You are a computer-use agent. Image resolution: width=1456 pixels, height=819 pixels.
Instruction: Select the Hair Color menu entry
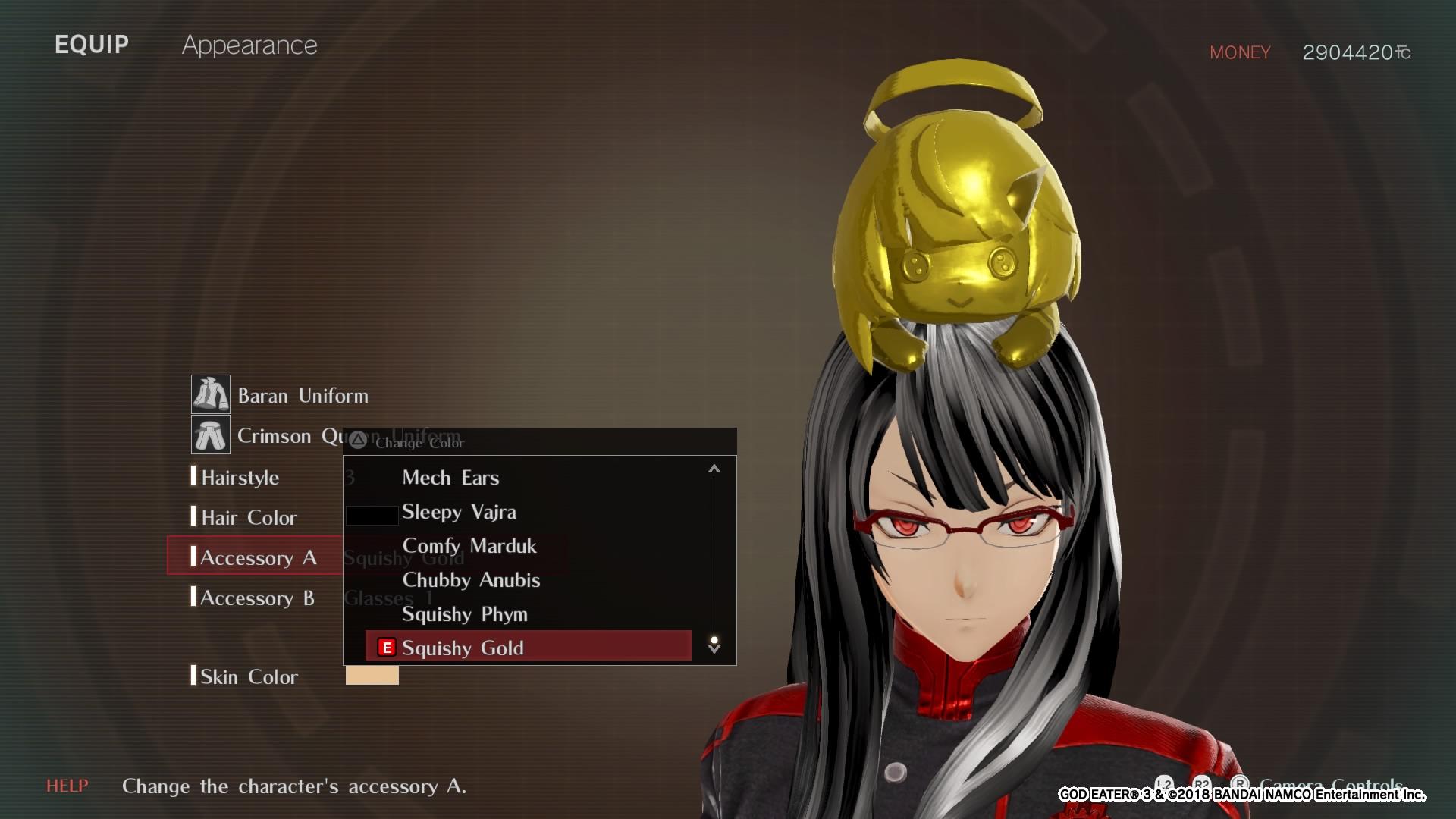tap(248, 517)
